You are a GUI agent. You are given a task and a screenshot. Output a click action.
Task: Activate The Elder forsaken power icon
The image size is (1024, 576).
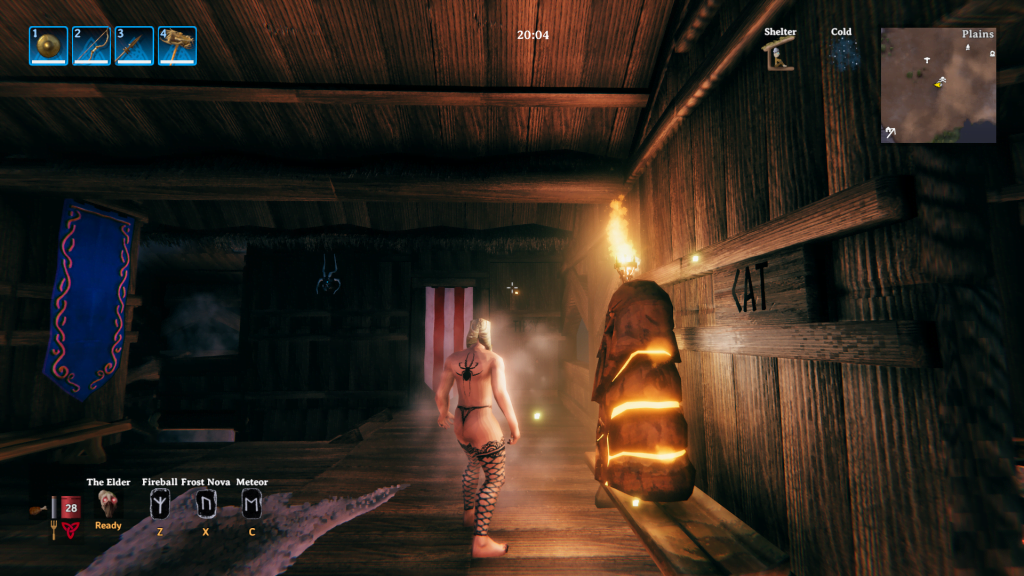click(108, 504)
